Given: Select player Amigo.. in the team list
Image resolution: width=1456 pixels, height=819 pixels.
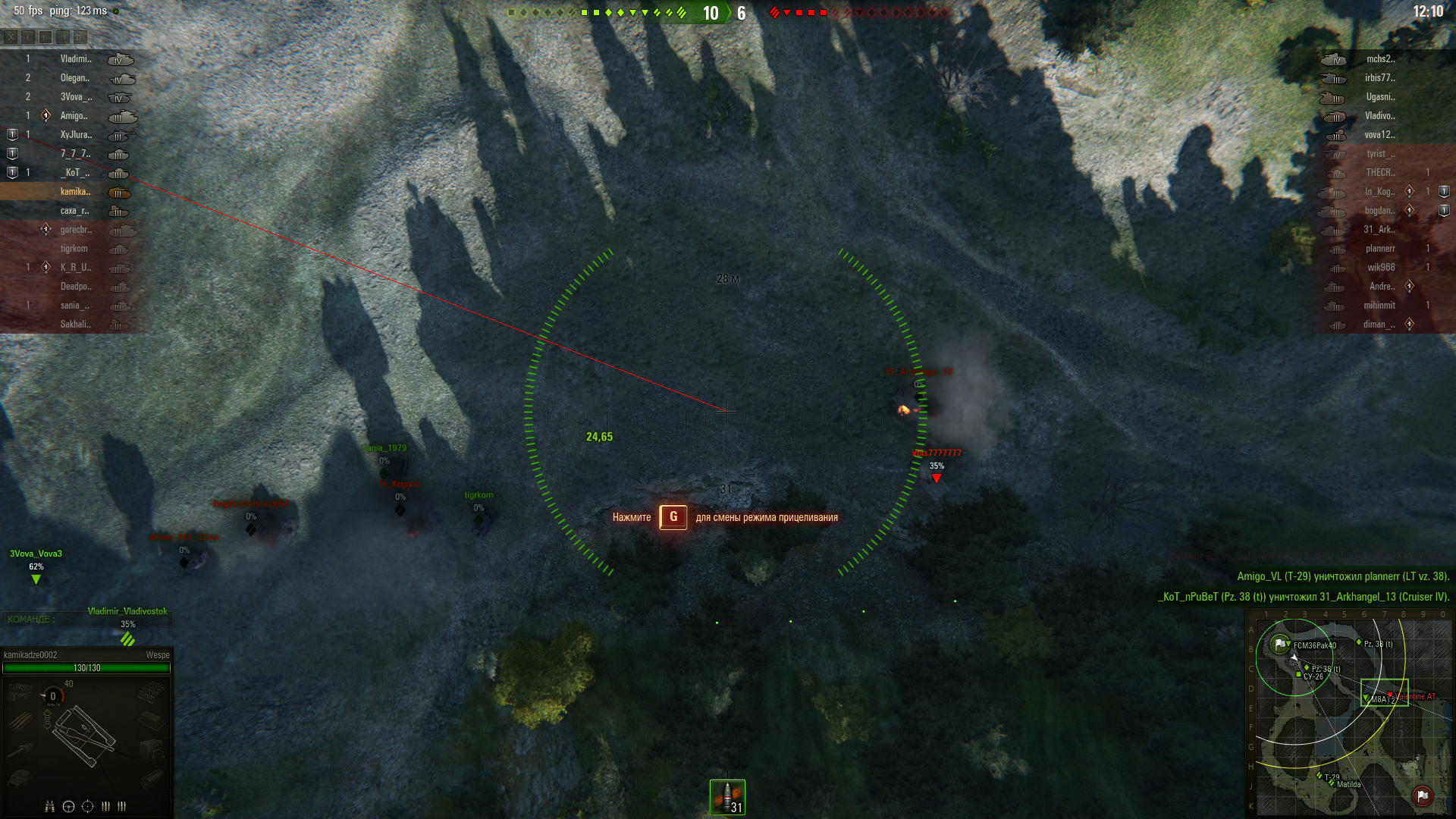Looking at the screenshot, I should click(75, 116).
